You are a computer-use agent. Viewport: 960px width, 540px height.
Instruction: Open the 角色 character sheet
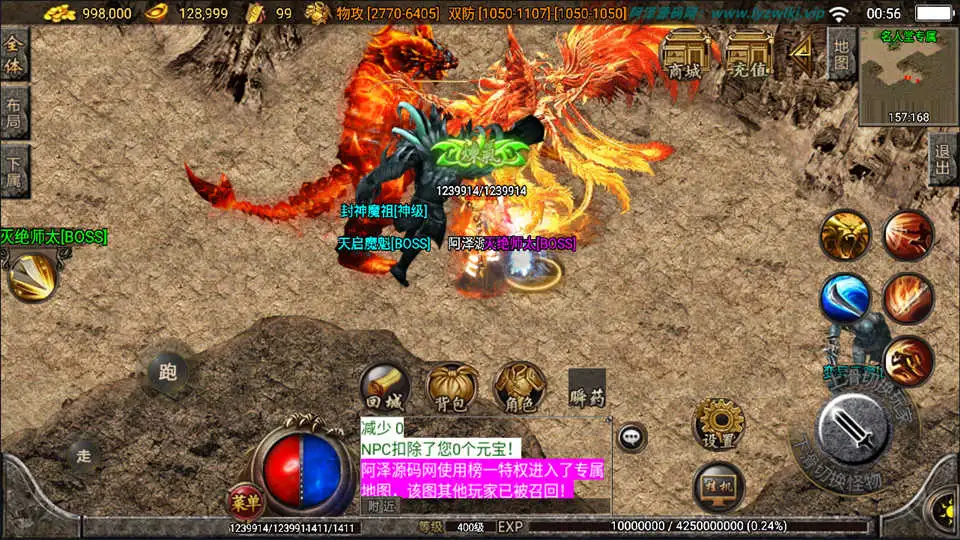click(520, 388)
